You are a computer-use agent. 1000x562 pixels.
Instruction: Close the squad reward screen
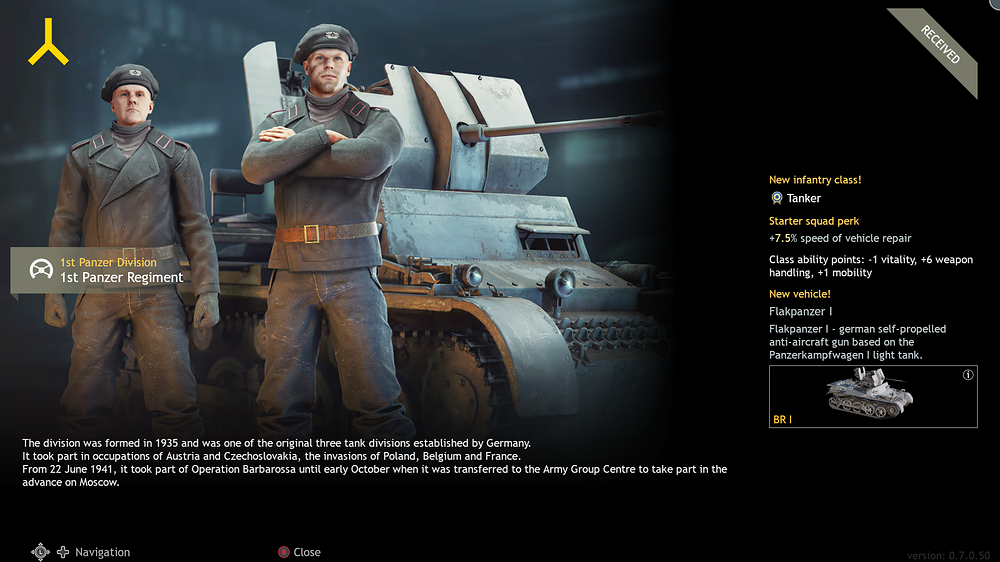298,552
